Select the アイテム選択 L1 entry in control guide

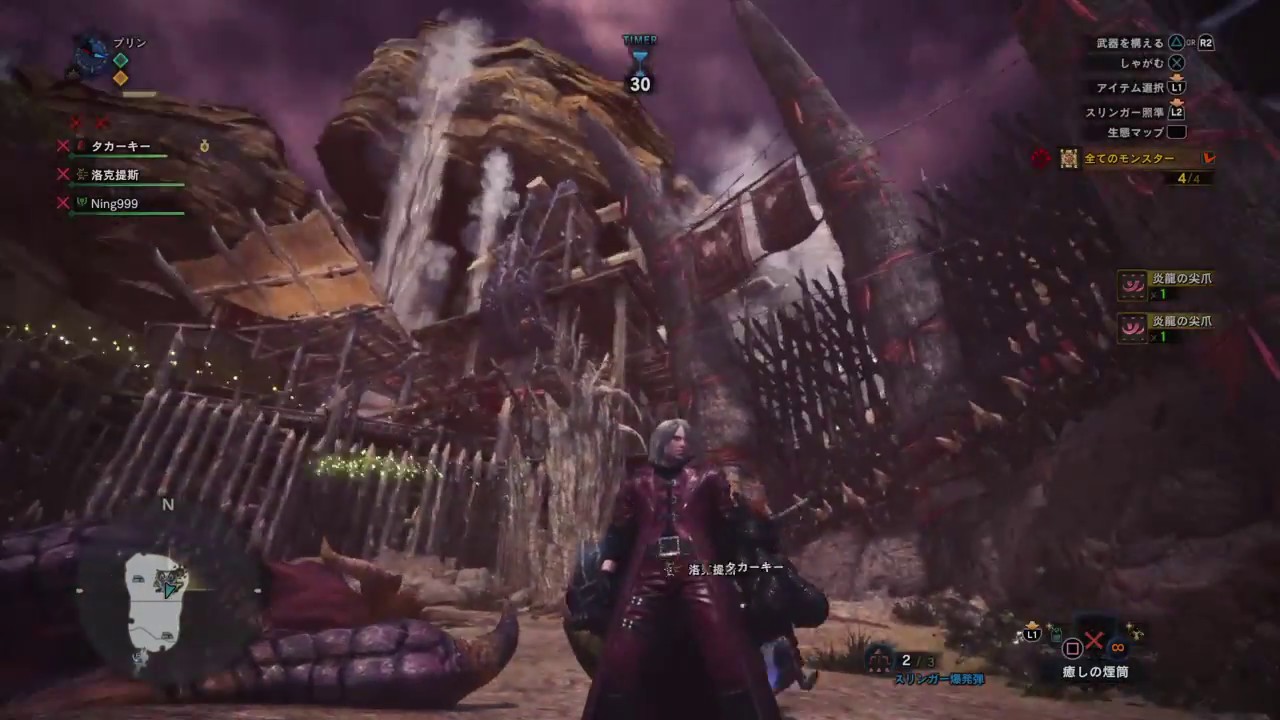click(x=1176, y=87)
